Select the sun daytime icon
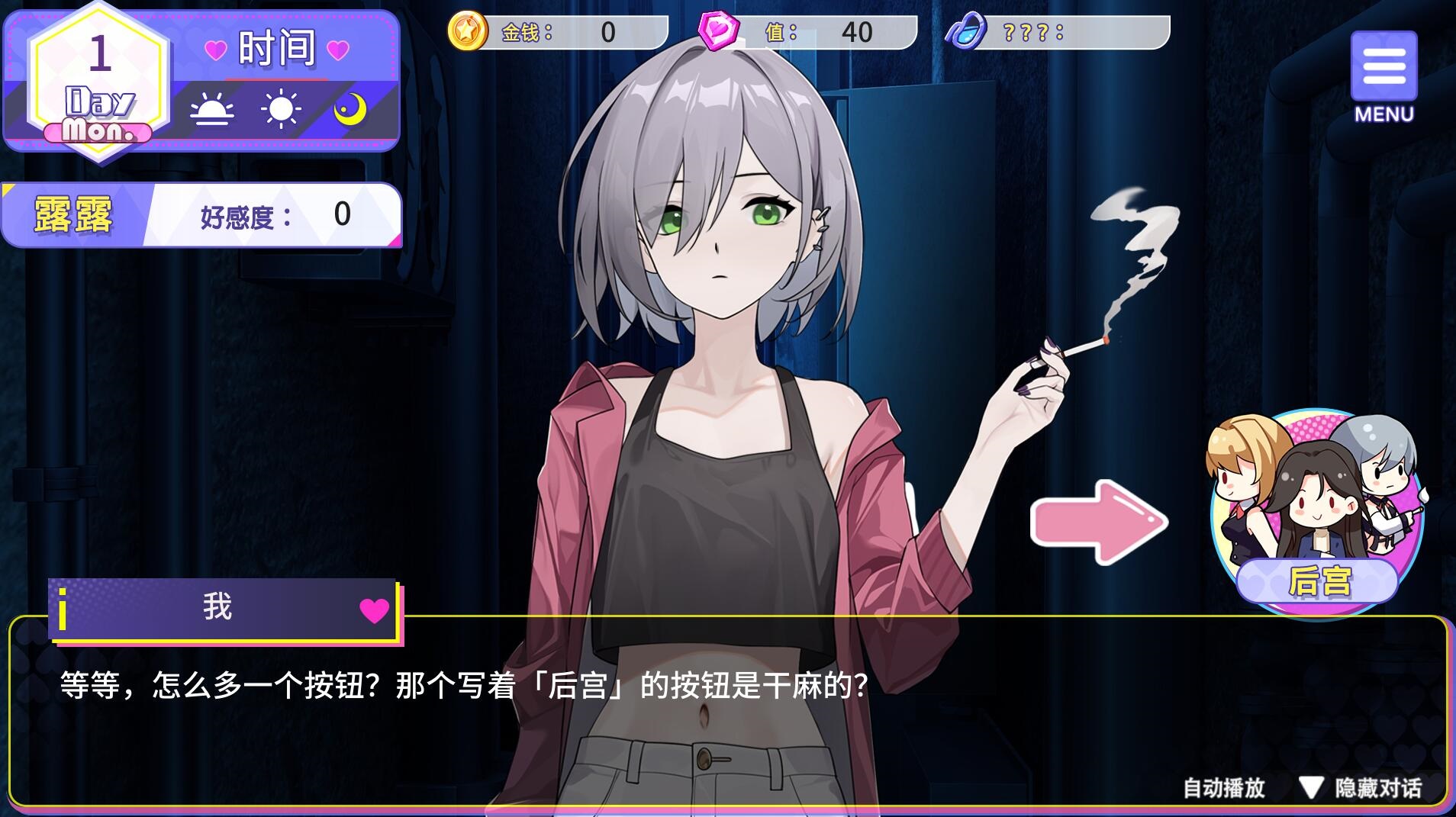 pos(281,109)
